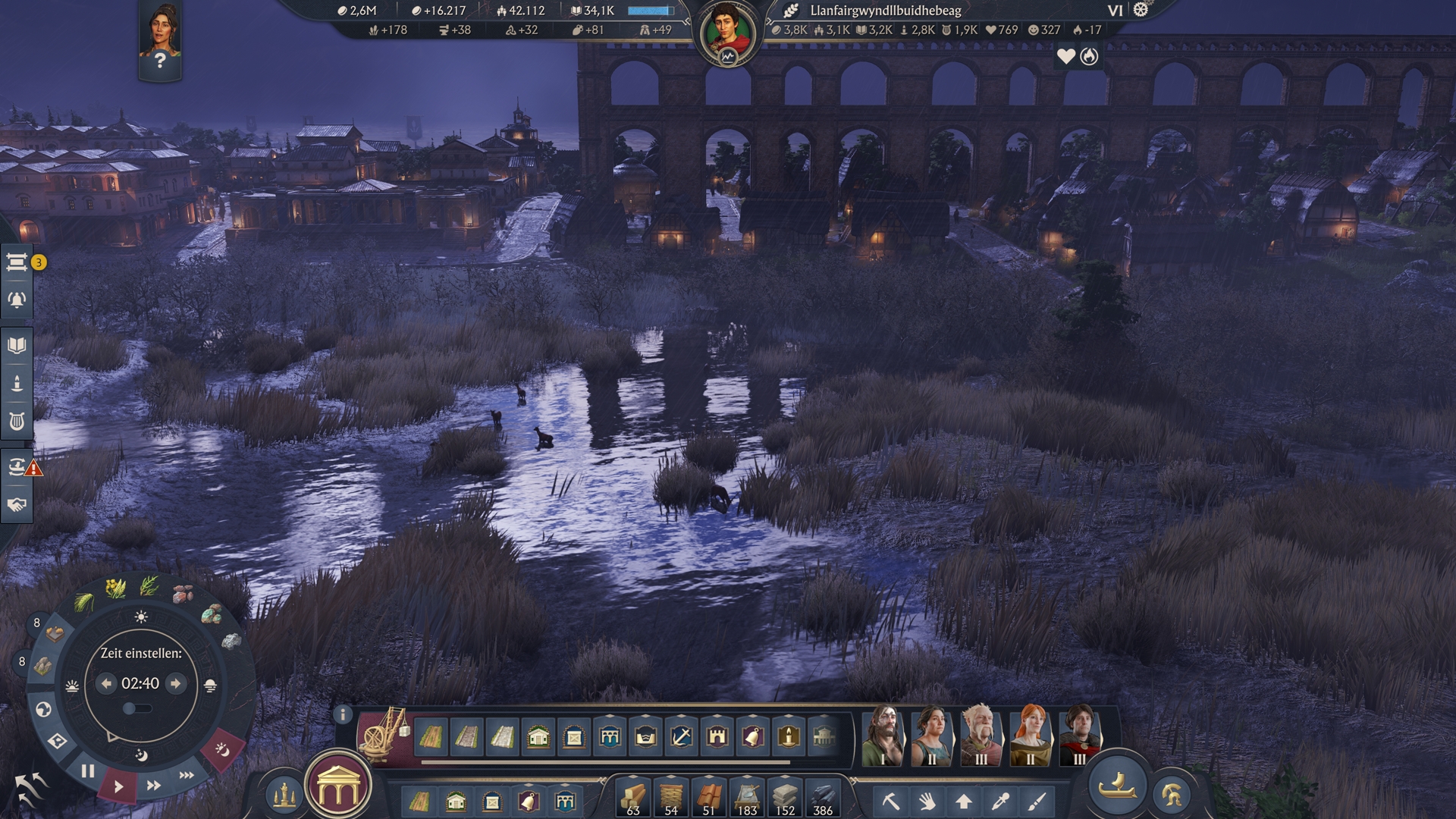
Task: Select the dirt road build option
Action: (431, 736)
